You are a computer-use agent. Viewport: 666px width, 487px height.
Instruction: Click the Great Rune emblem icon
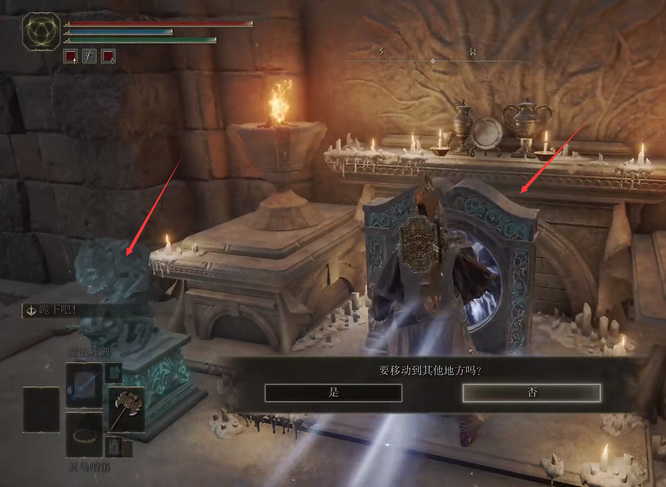pyautogui.click(x=42, y=32)
